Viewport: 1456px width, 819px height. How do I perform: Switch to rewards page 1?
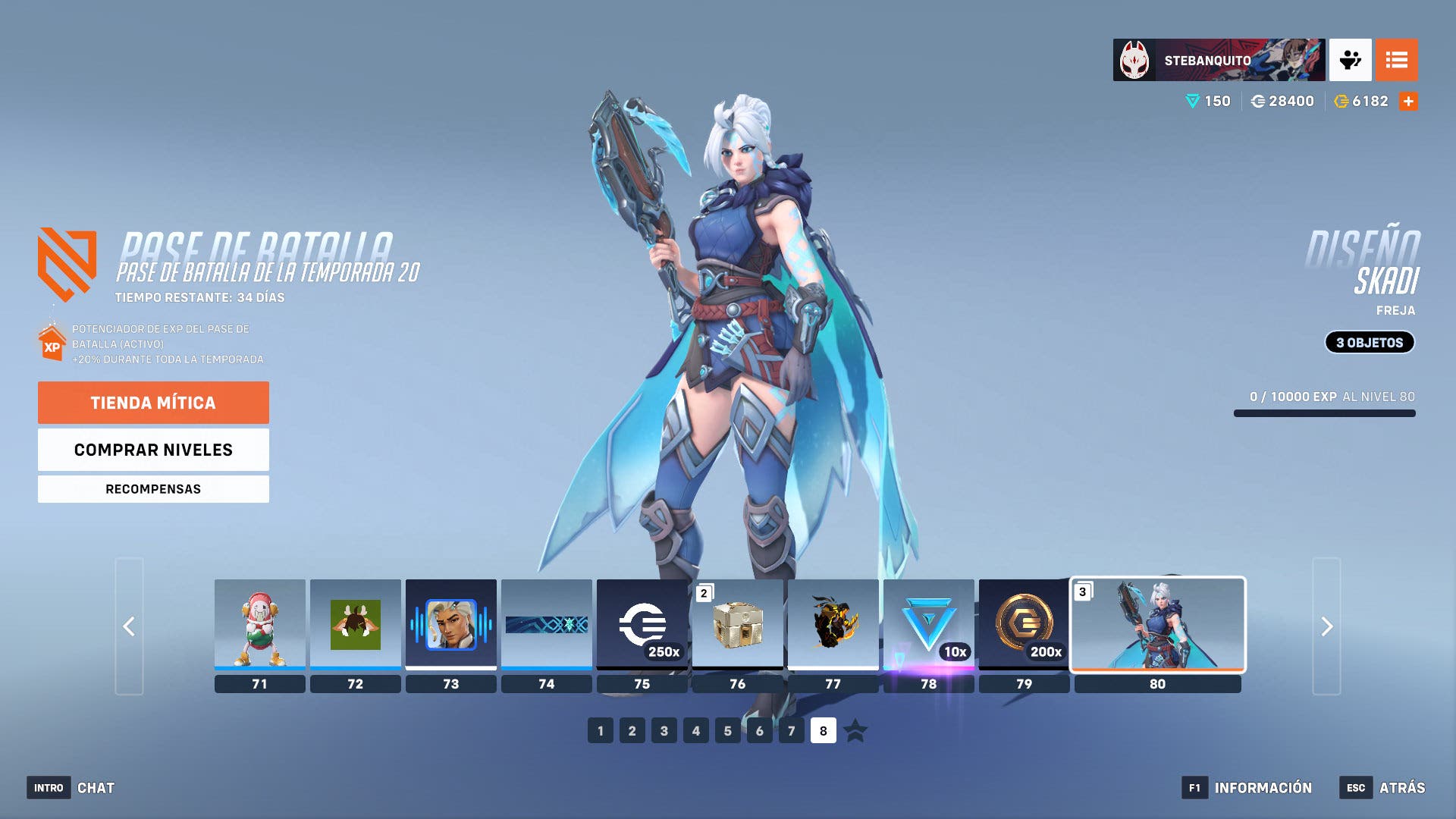[x=601, y=731]
